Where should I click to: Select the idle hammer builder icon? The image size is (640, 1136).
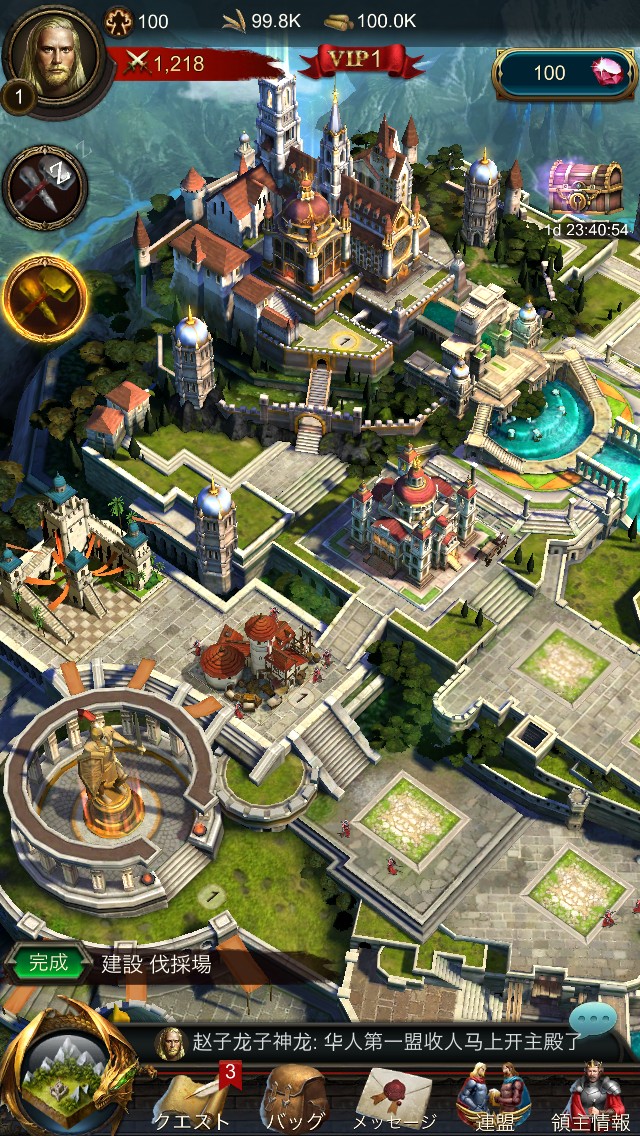45,187
